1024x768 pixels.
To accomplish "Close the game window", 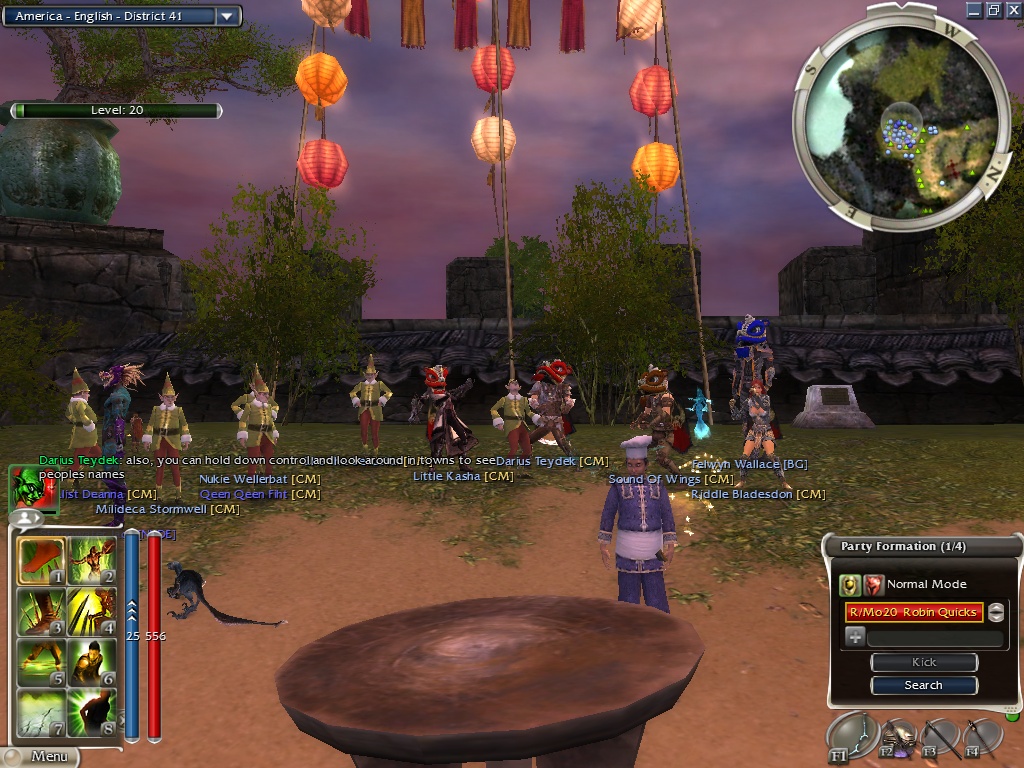I will [1012, 9].
